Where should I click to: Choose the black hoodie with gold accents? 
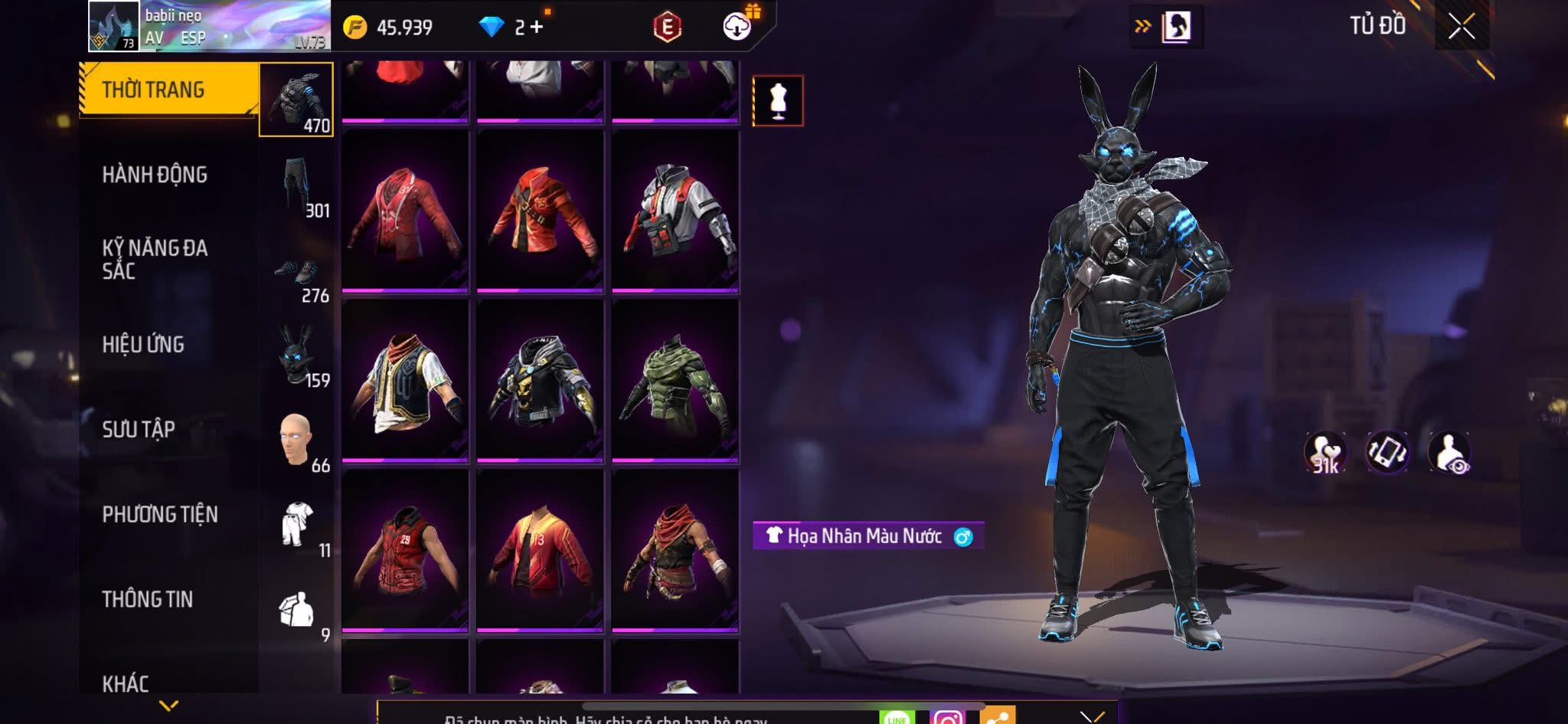click(540, 381)
